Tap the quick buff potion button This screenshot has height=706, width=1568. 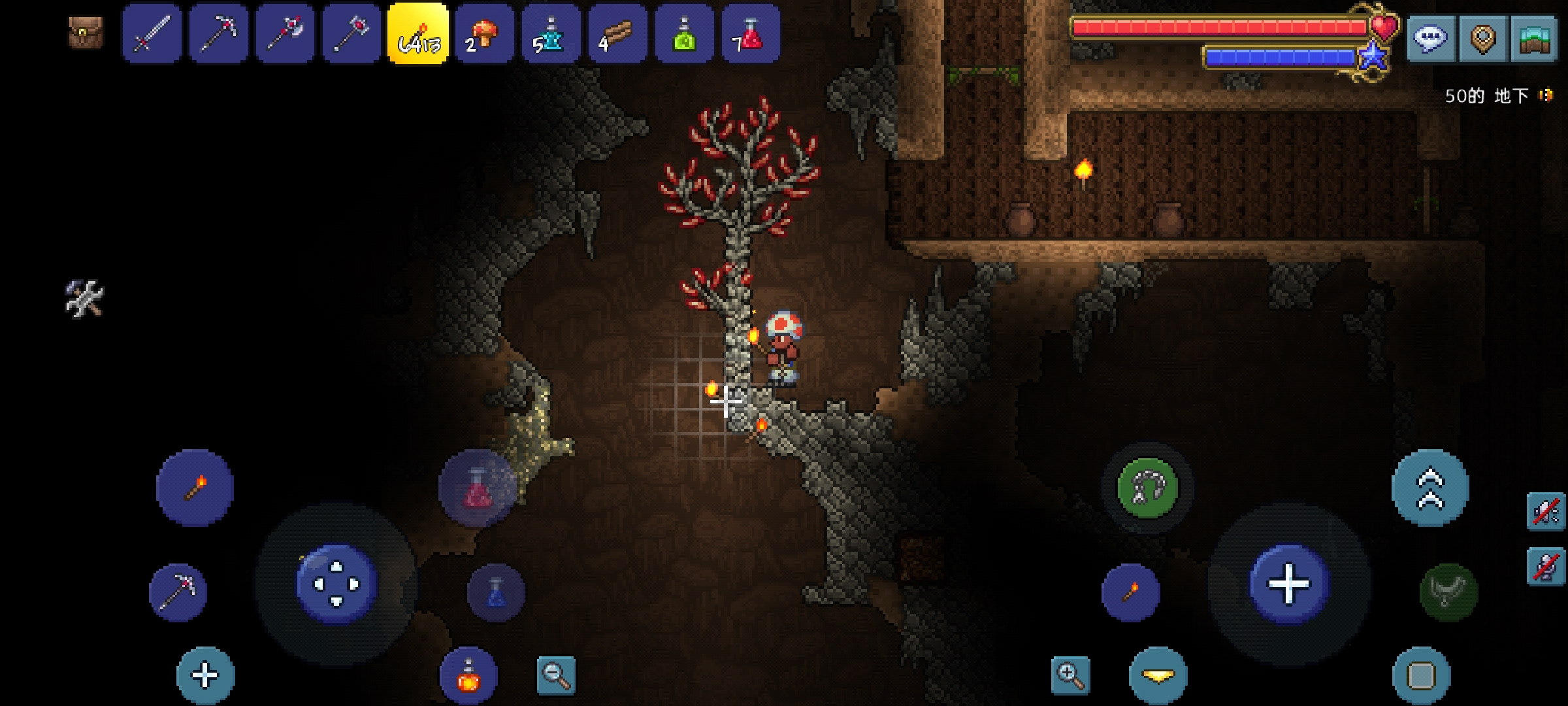point(468,676)
